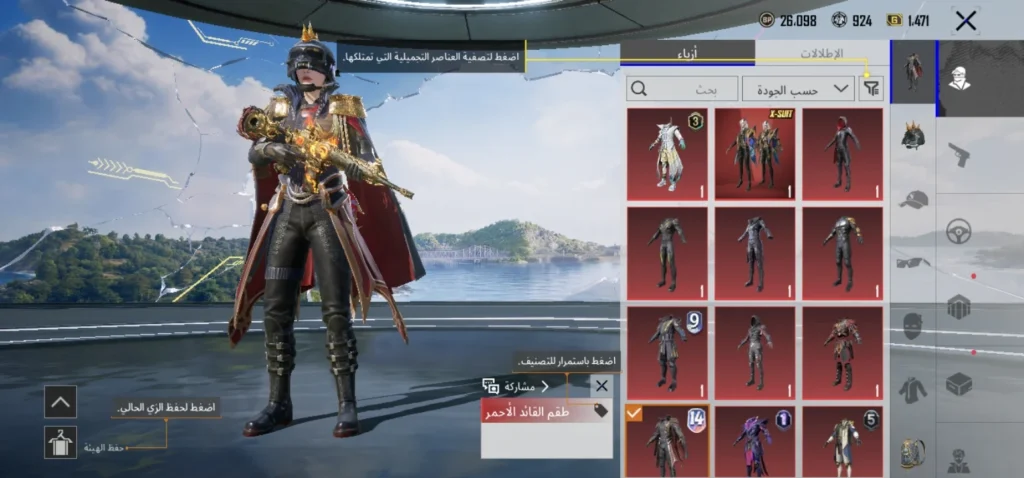Select the purple outfit with badge 1
Screen dimensions: 1024x478
click(x=755, y=441)
